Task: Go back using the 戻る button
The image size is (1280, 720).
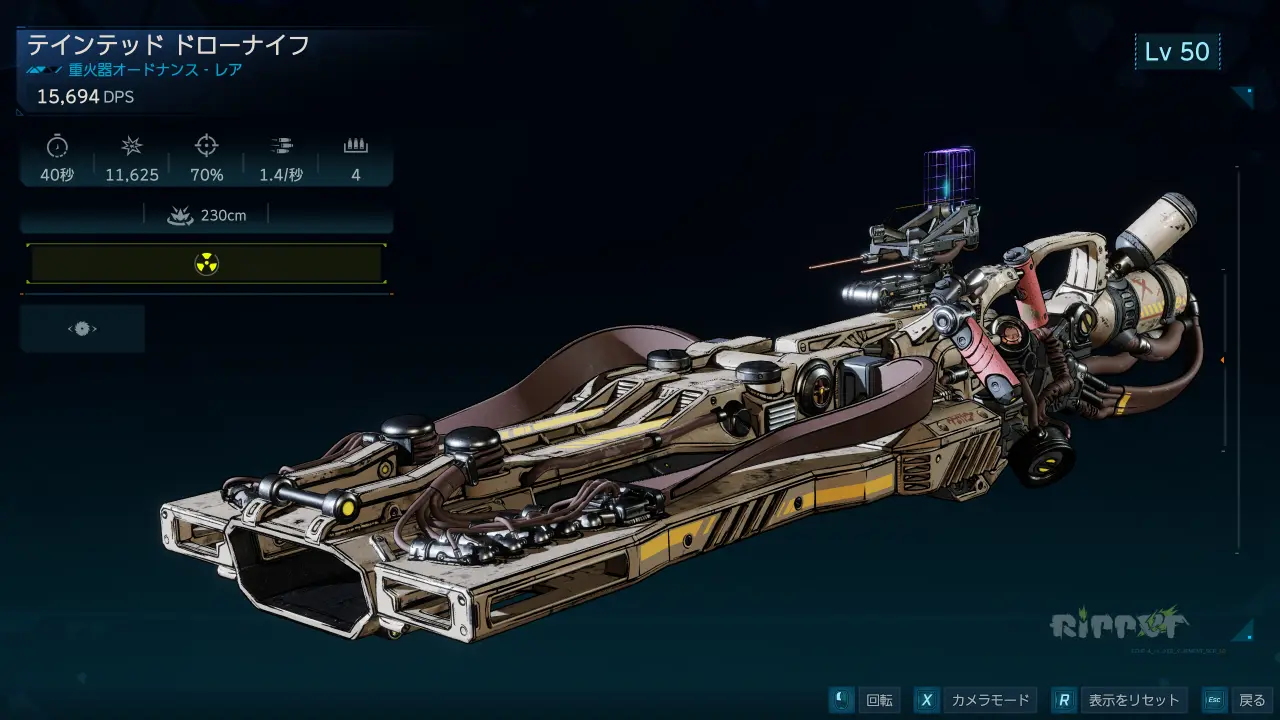Action: pos(1238,700)
